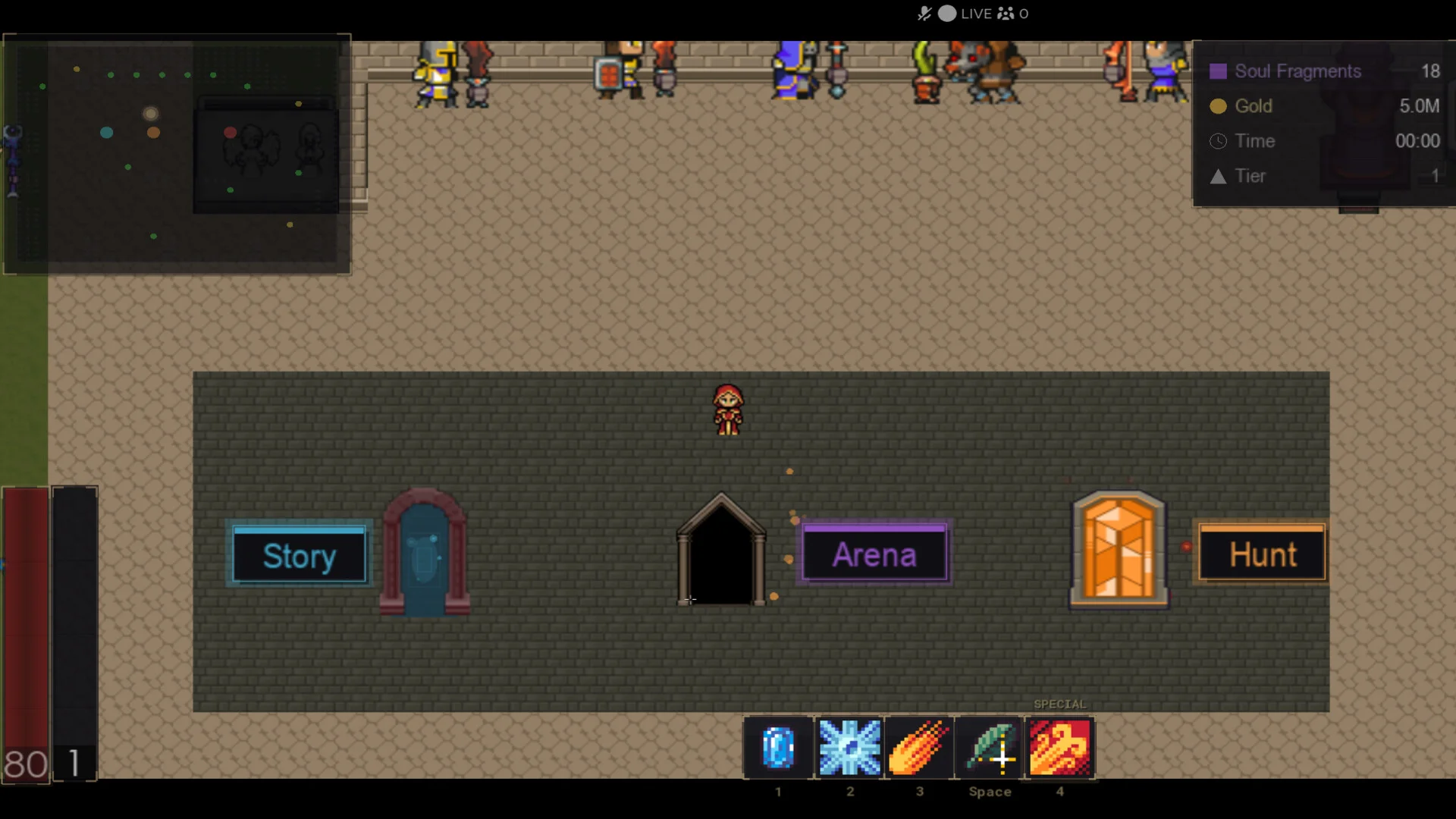Use the fireball ability

pyautogui.click(x=919, y=748)
